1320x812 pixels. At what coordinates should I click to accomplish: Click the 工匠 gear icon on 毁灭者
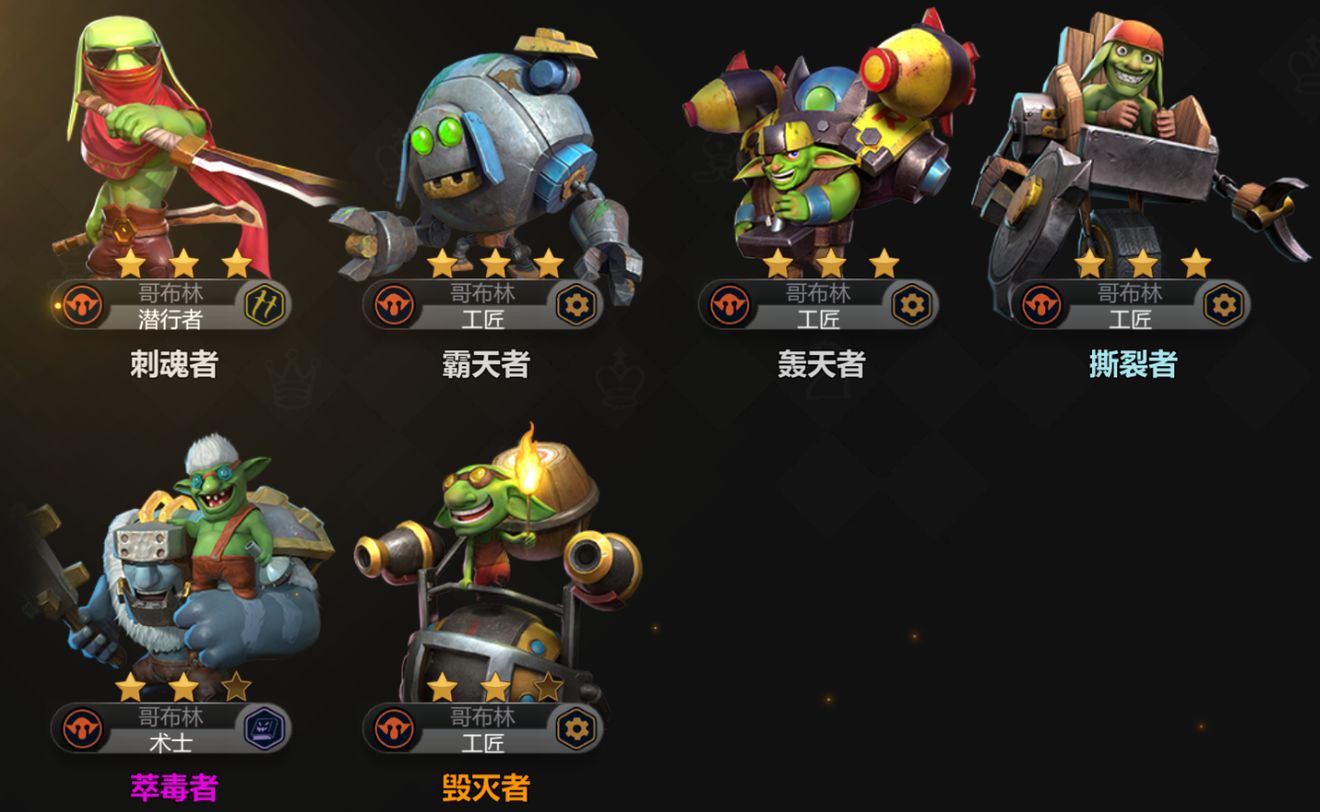[x=577, y=728]
